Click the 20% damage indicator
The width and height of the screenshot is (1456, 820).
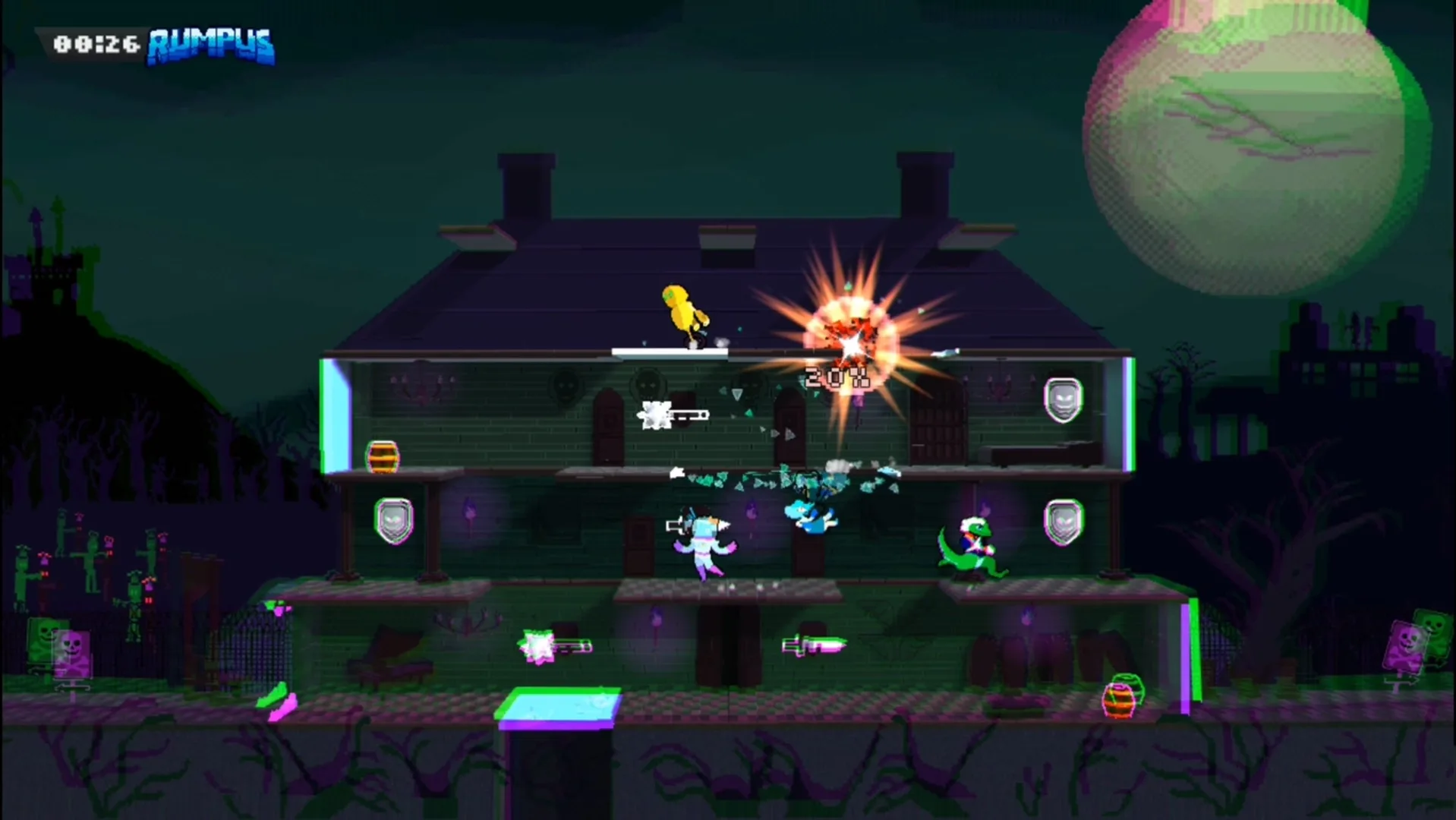coord(837,375)
